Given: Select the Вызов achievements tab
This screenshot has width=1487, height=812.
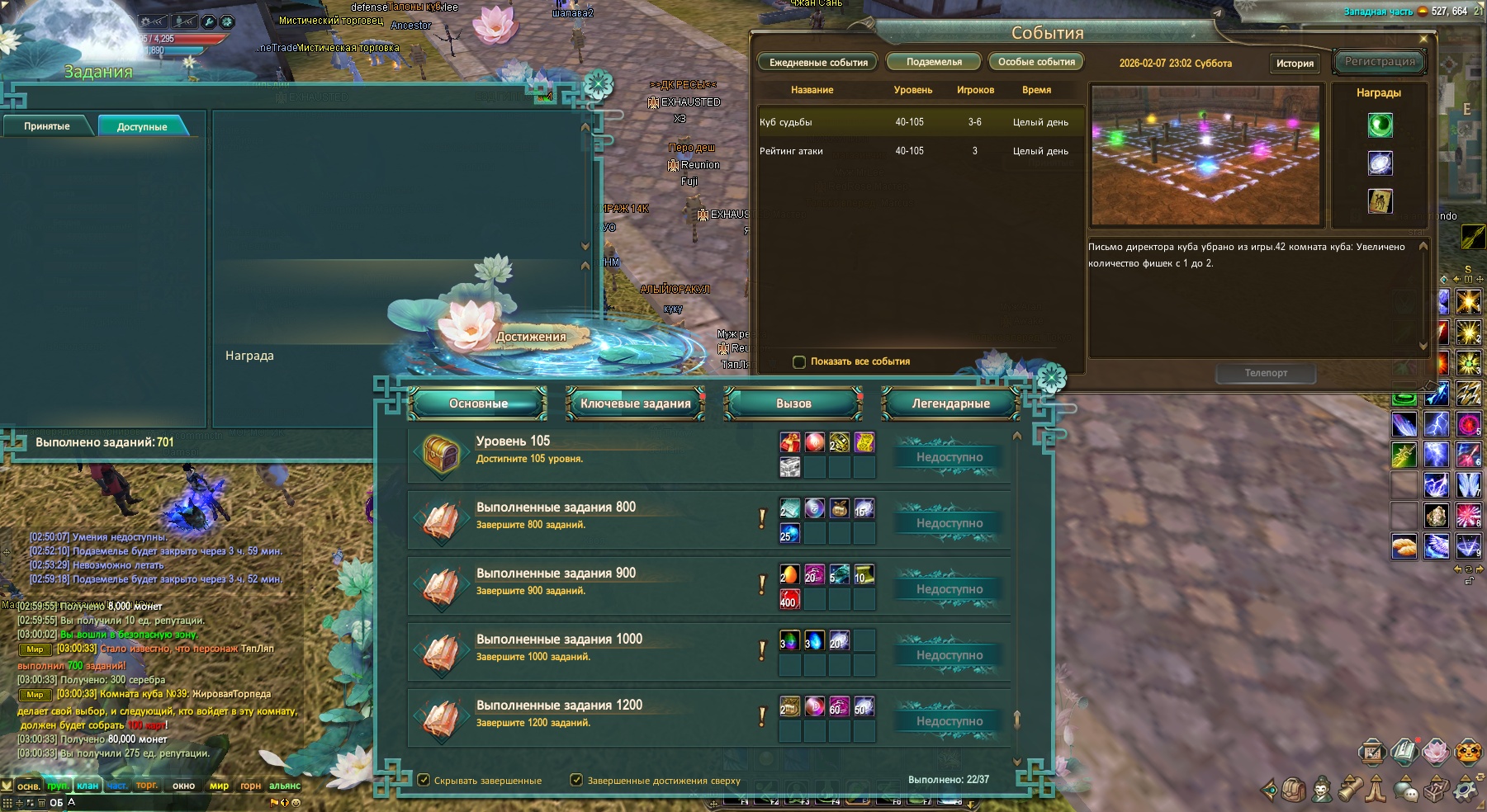Looking at the screenshot, I should 793,404.
